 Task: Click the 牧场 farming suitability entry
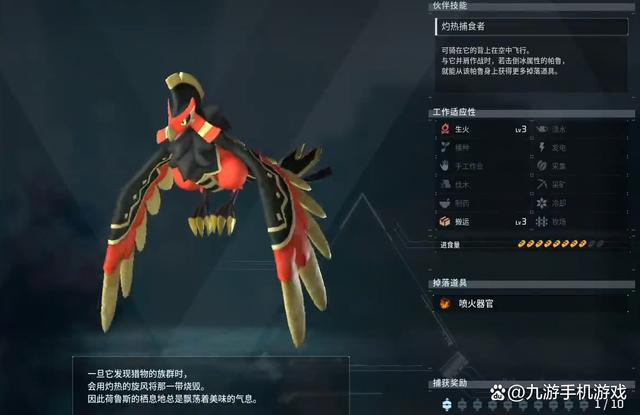580,221
